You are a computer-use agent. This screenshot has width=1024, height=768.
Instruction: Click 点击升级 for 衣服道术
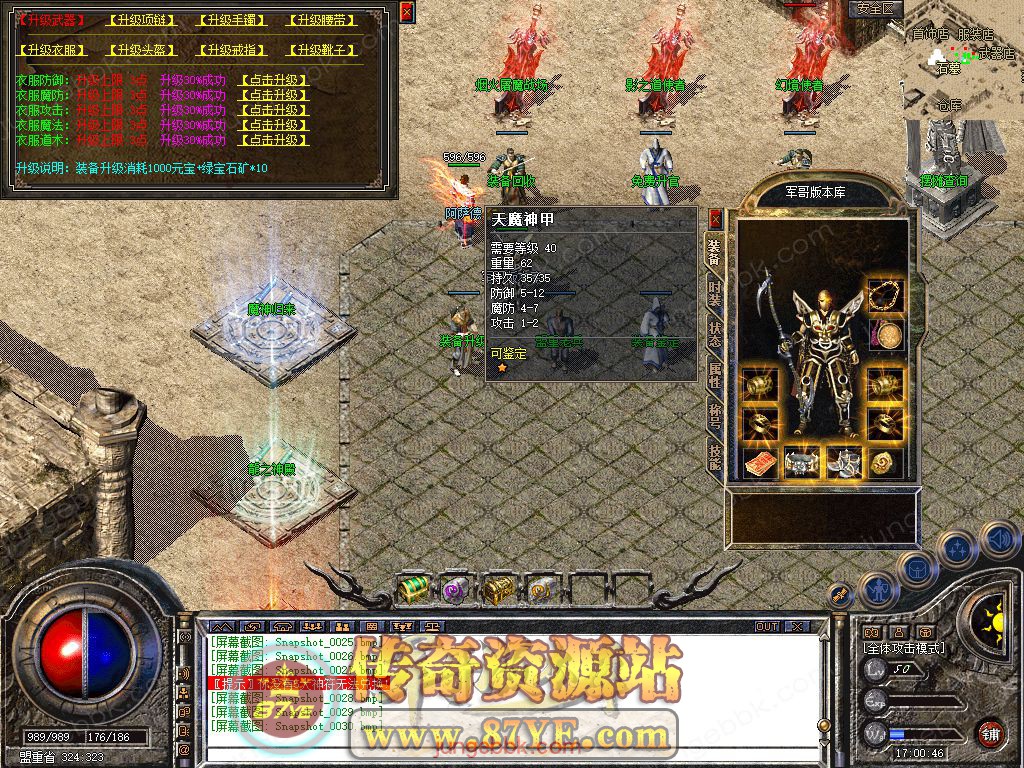[273, 140]
